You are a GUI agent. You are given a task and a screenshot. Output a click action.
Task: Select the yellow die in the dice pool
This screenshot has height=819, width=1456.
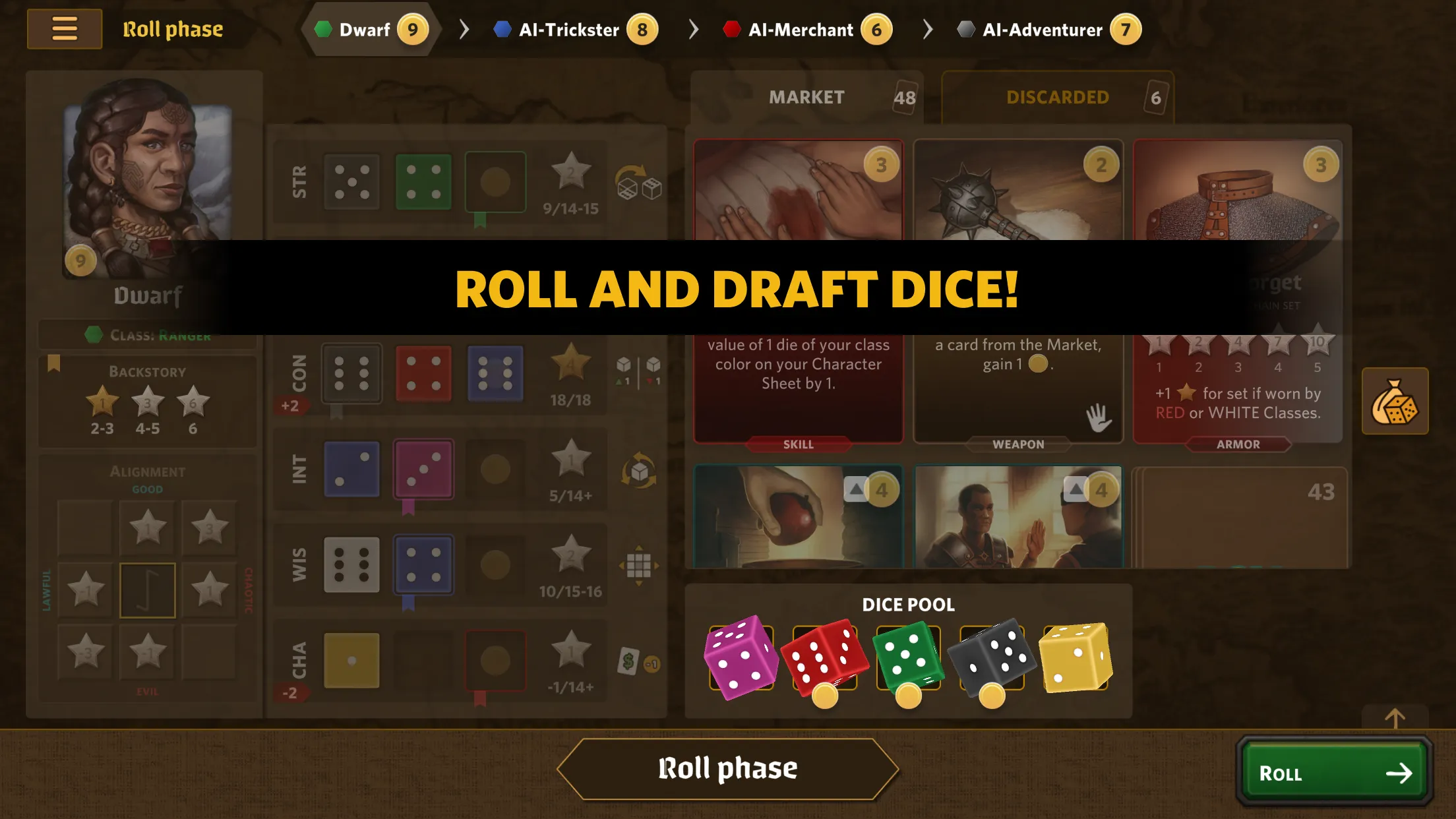pyautogui.click(x=1075, y=657)
